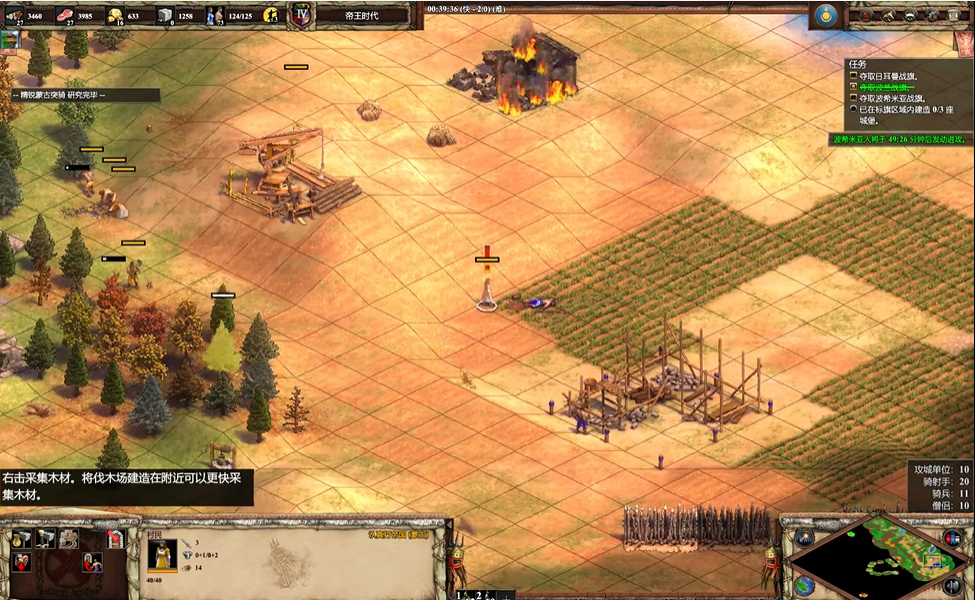Toggle the minimap terrain view globe button

coord(803,584)
